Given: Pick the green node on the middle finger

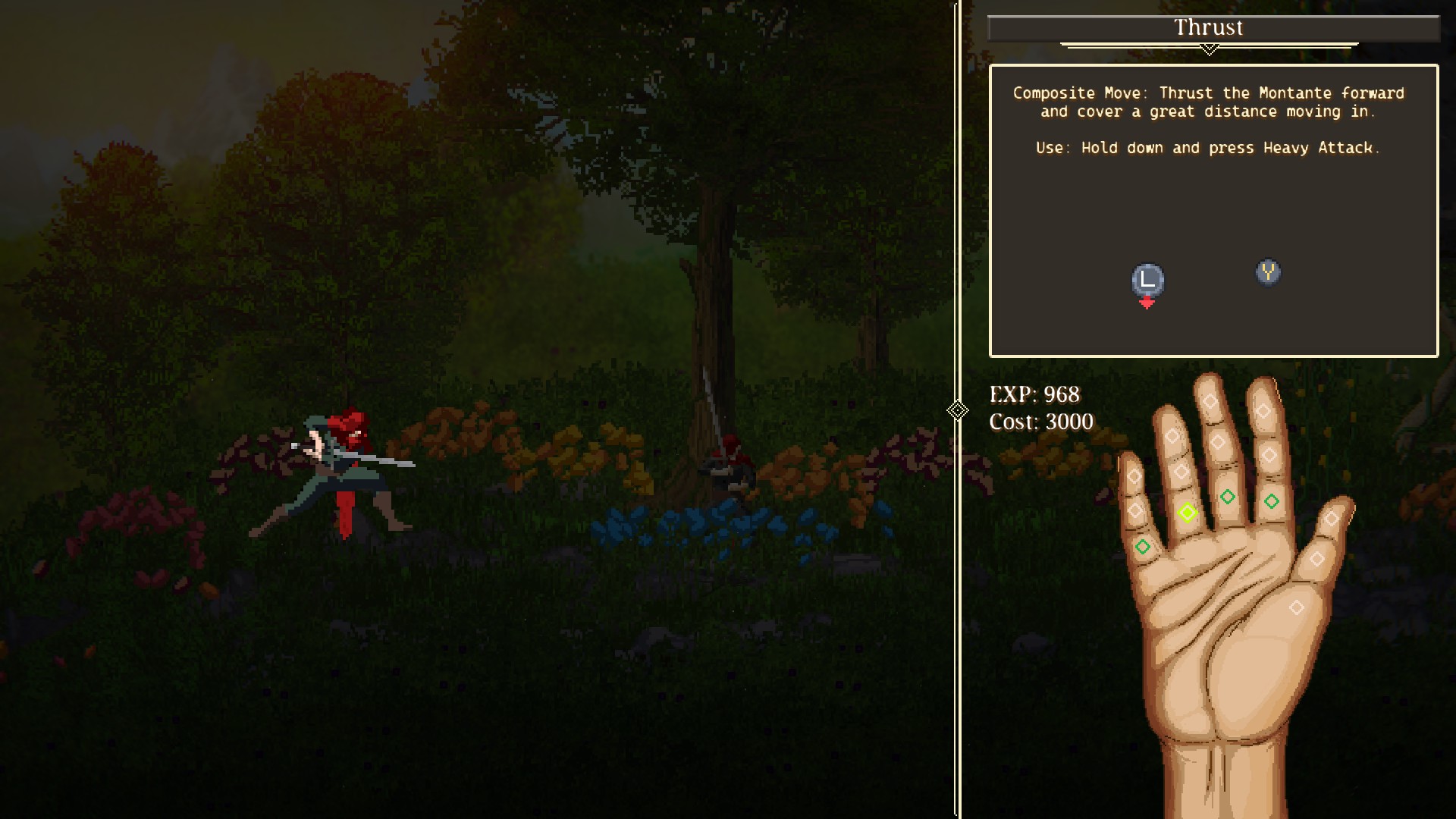Looking at the screenshot, I should click(1228, 497).
